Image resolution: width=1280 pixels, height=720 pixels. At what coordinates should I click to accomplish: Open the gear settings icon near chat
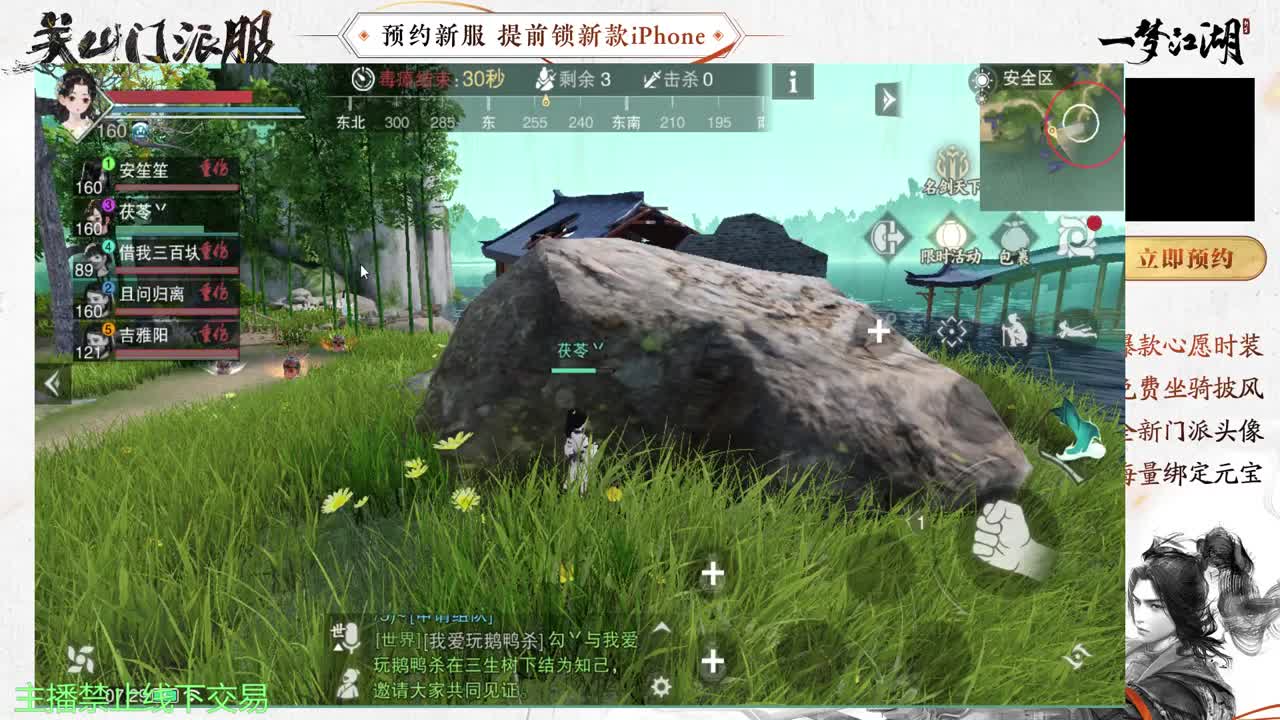(660, 684)
